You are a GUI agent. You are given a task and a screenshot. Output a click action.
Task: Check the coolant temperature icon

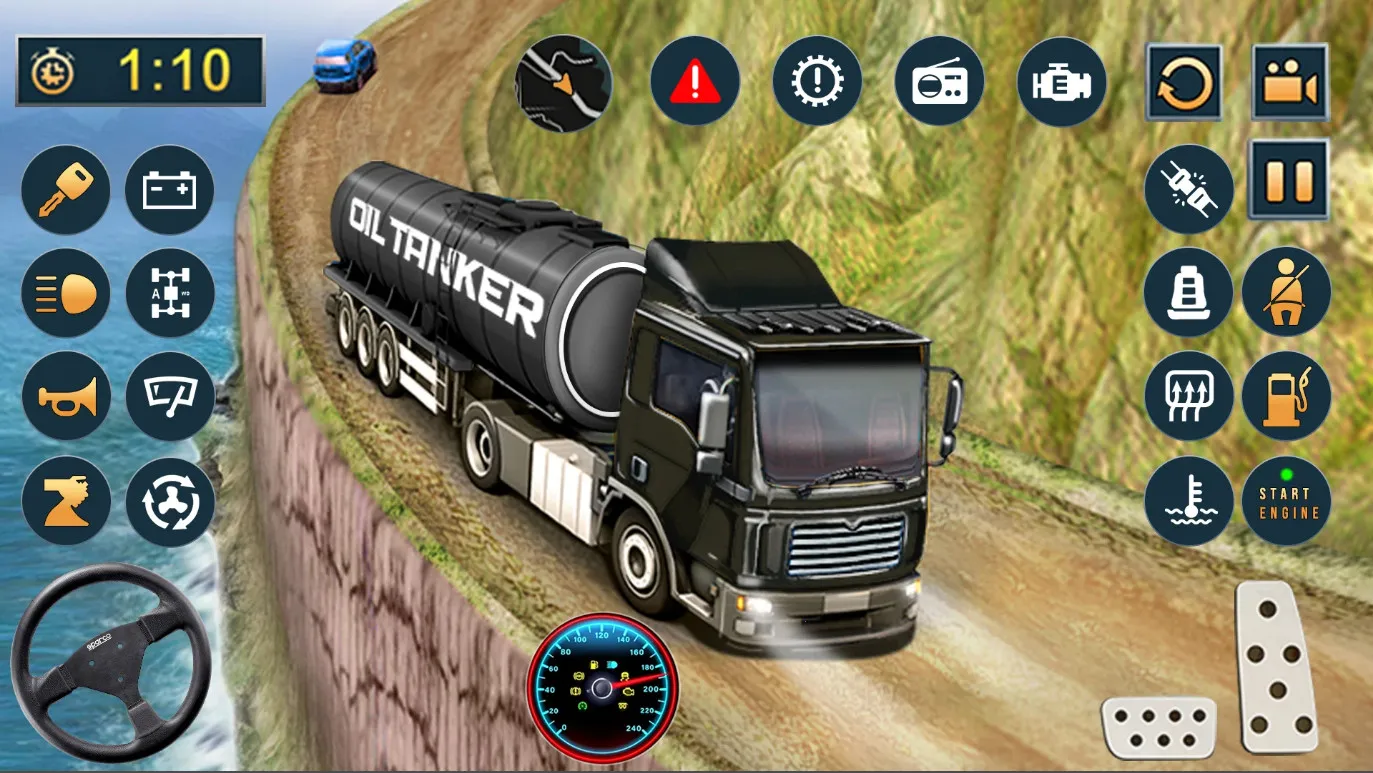(1188, 501)
